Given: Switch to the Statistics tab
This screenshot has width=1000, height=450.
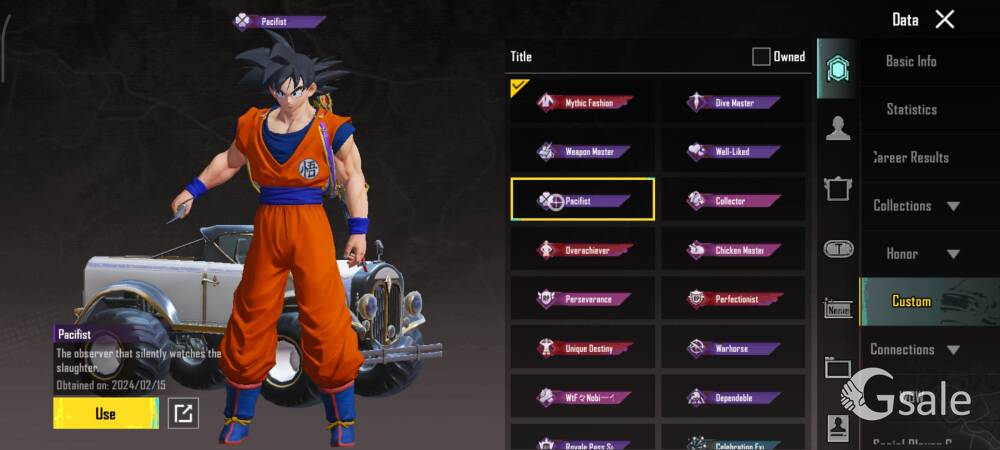Looking at the screenshot, I should pyautogui.click(x=911, y=109).
